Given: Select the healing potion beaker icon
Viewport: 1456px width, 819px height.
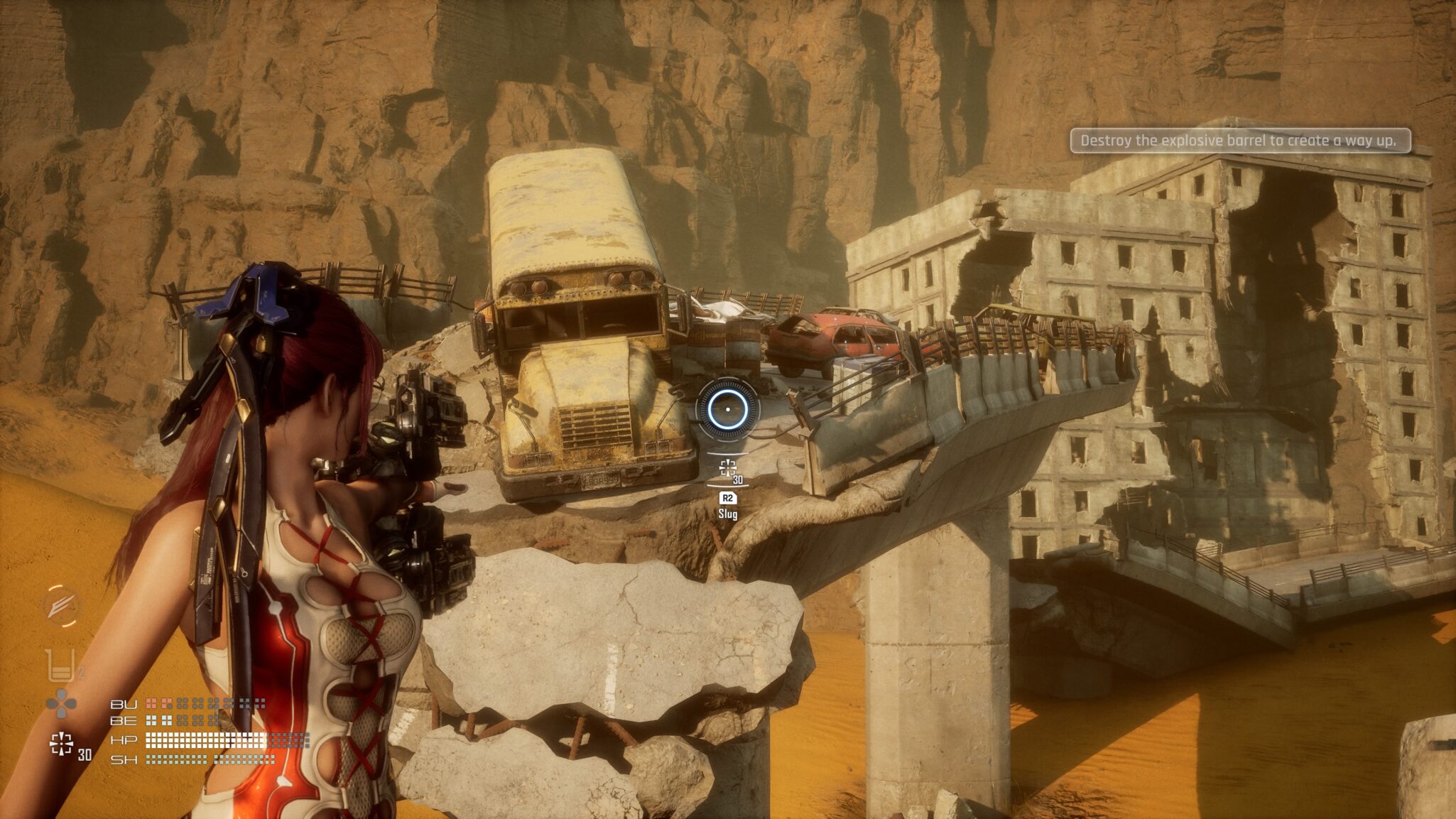Looking at the screenshot, I should click(60, 666).
